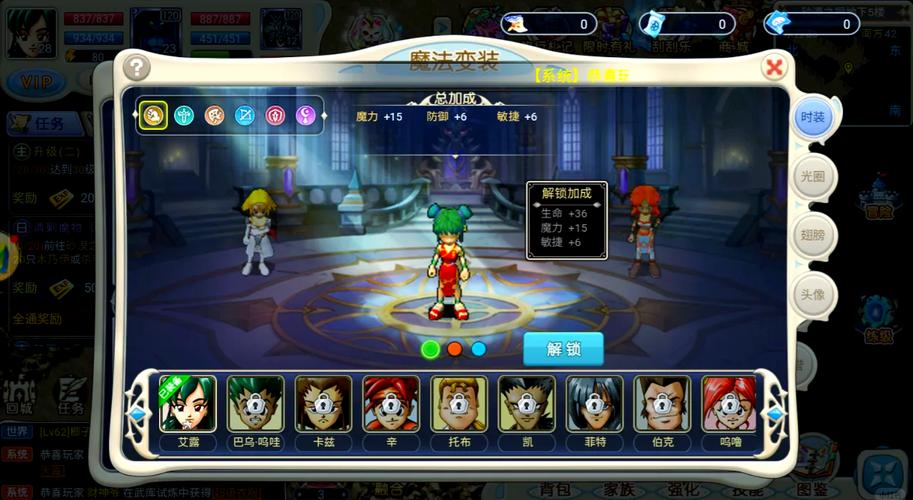Click the yellow highlighted class filter icon

153,115
